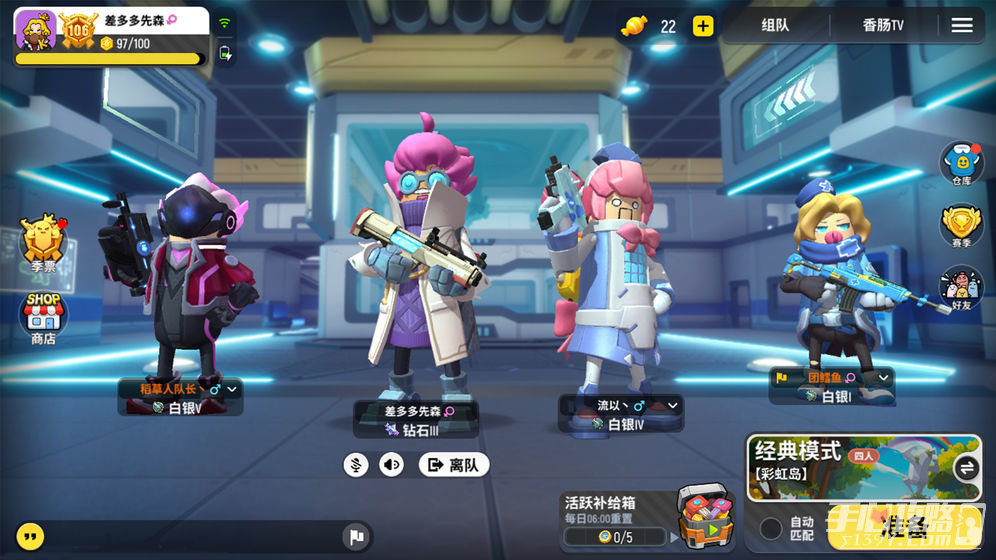Open the 好友 friends list
Image resolution: width=996 pixels, height=560 pixels.
coord(961,288)
